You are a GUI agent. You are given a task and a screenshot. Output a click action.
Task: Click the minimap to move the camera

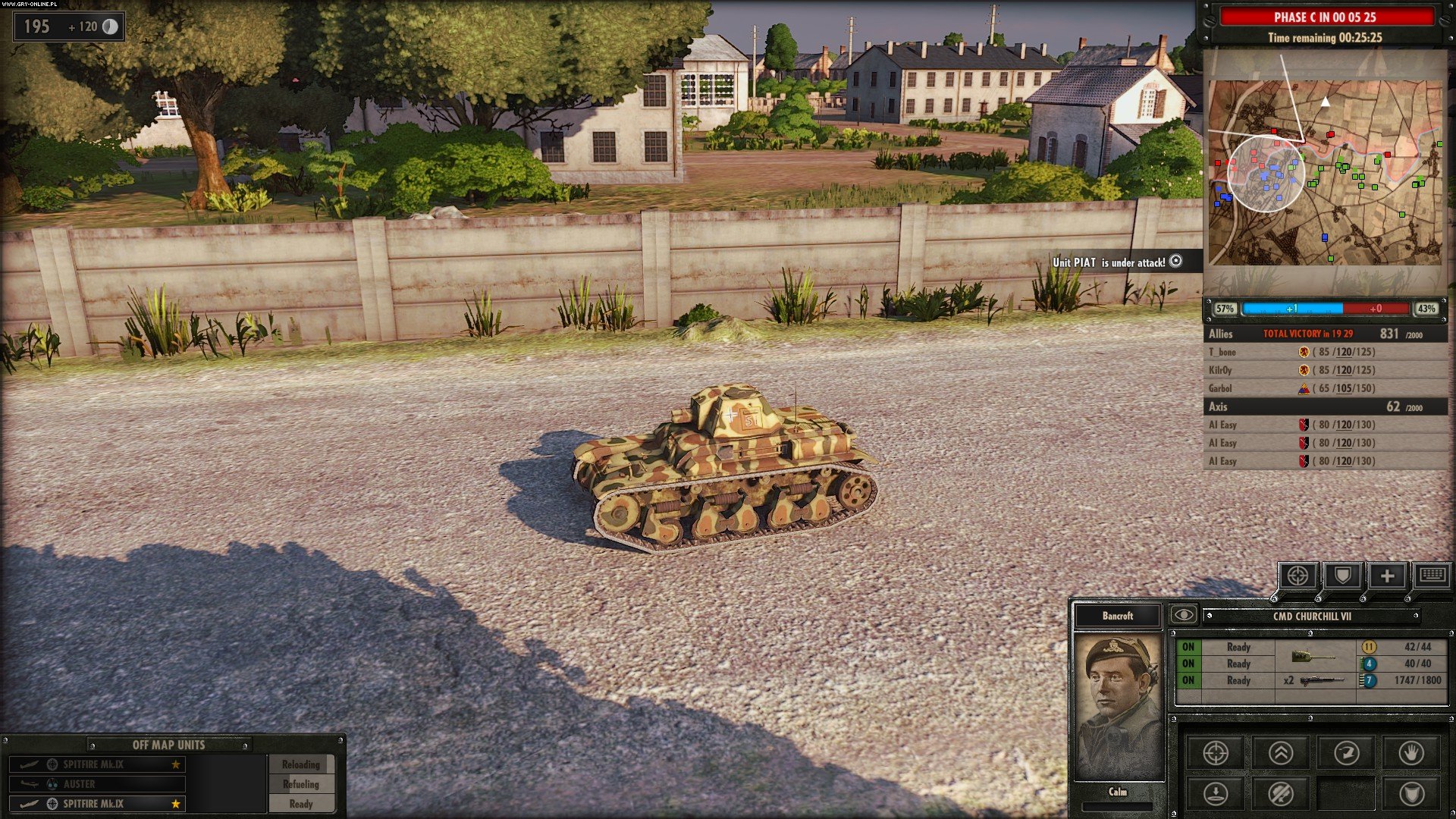[x=1325, y=173]
